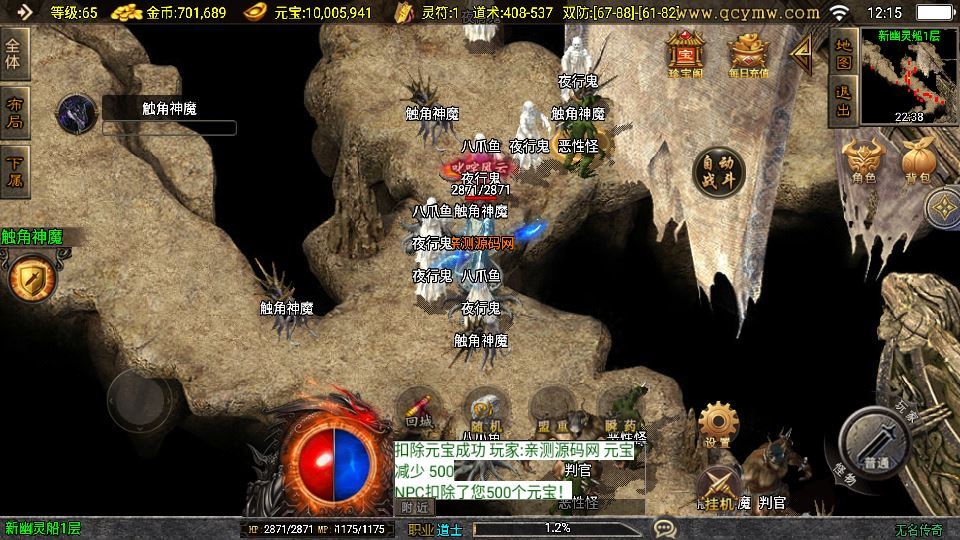
Task: Use the 随机 random teleport item
Action: [x=487, y=410]
